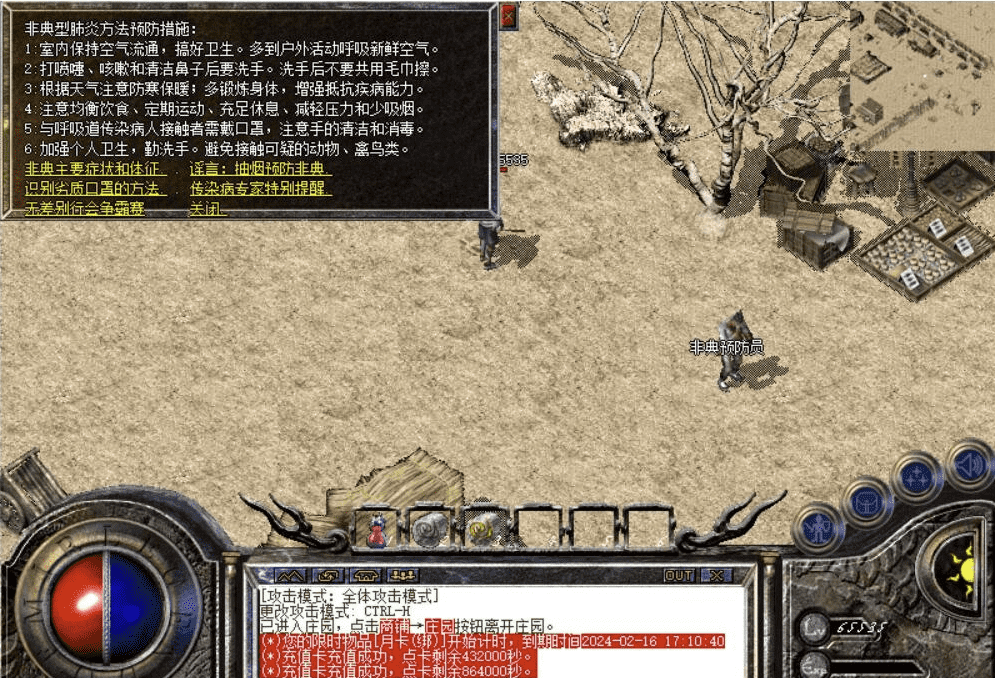
Task: Select the gray scroll belt slot
Action: click(x=431, y=528)
